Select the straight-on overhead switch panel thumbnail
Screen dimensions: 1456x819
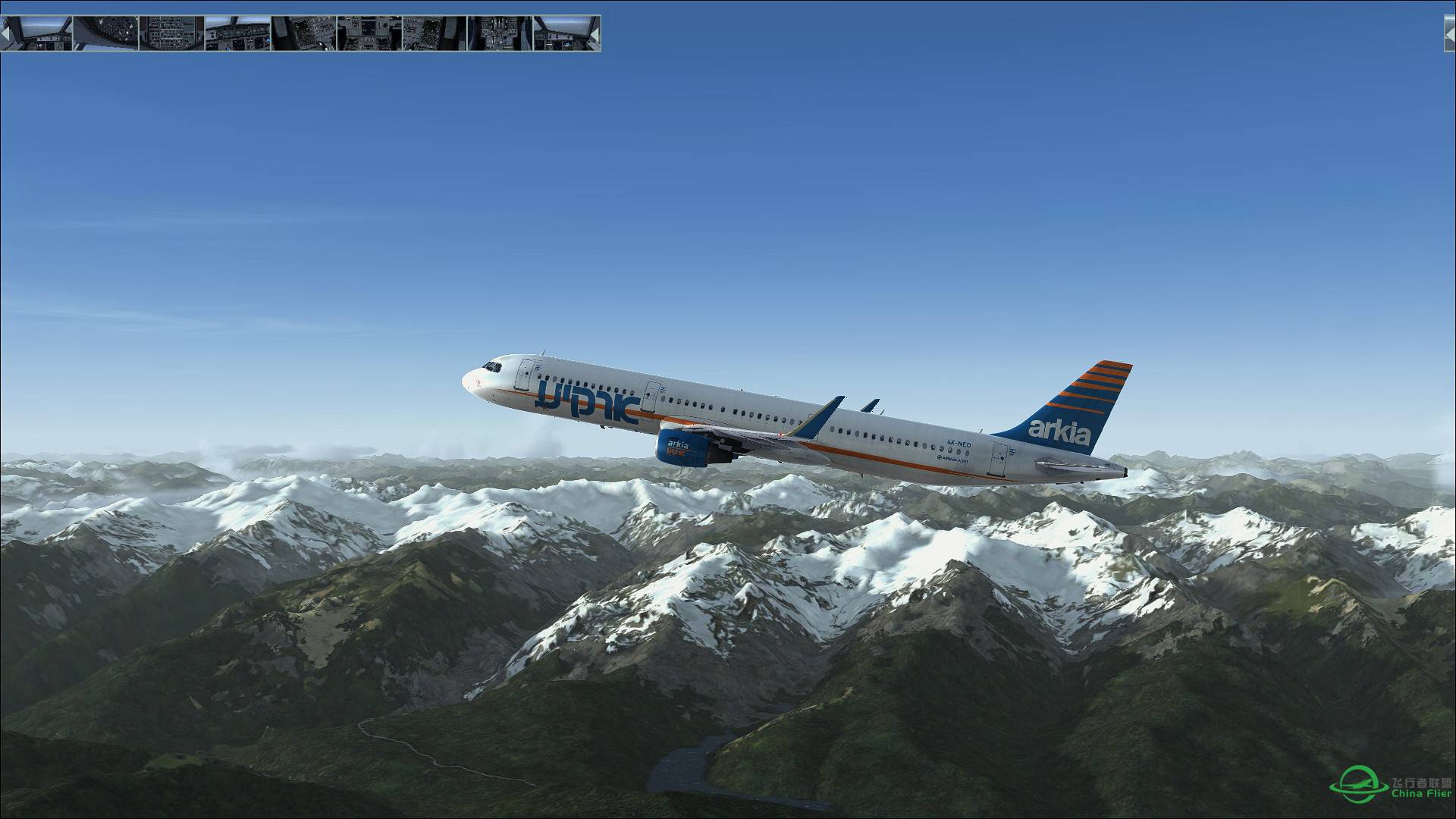(x=171, y=33)
